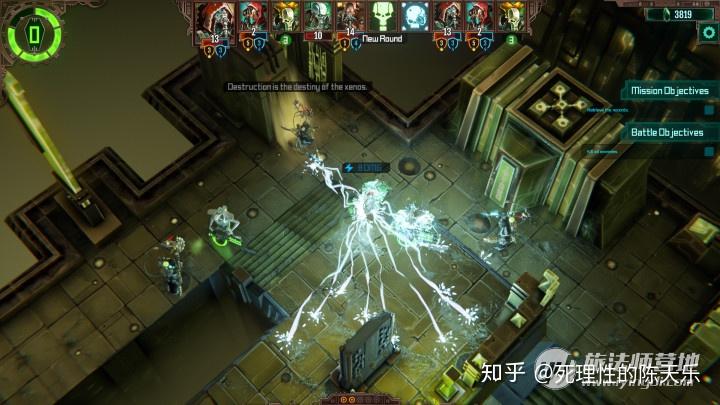Click the green skull New Round marker
720x405 pixels.
coord(383,15)
